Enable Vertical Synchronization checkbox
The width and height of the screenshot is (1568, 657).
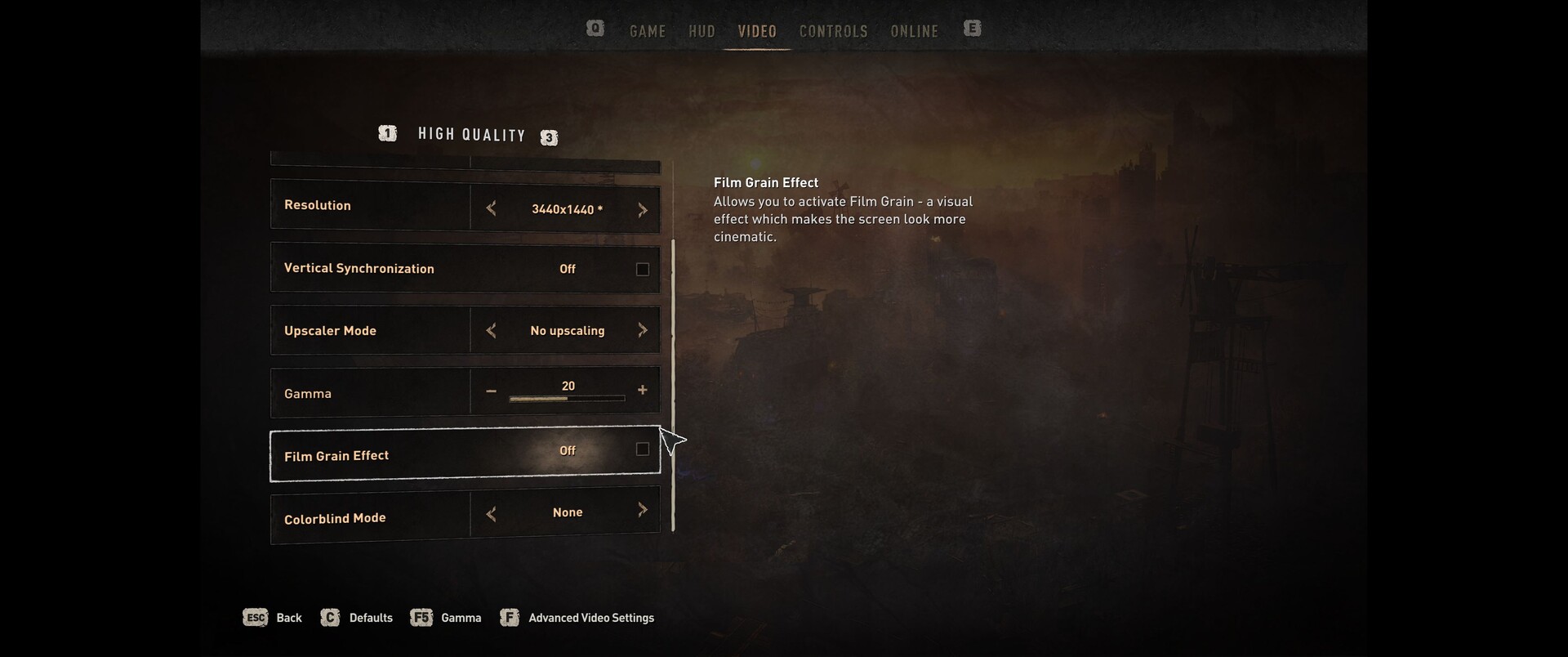[643, 270]
